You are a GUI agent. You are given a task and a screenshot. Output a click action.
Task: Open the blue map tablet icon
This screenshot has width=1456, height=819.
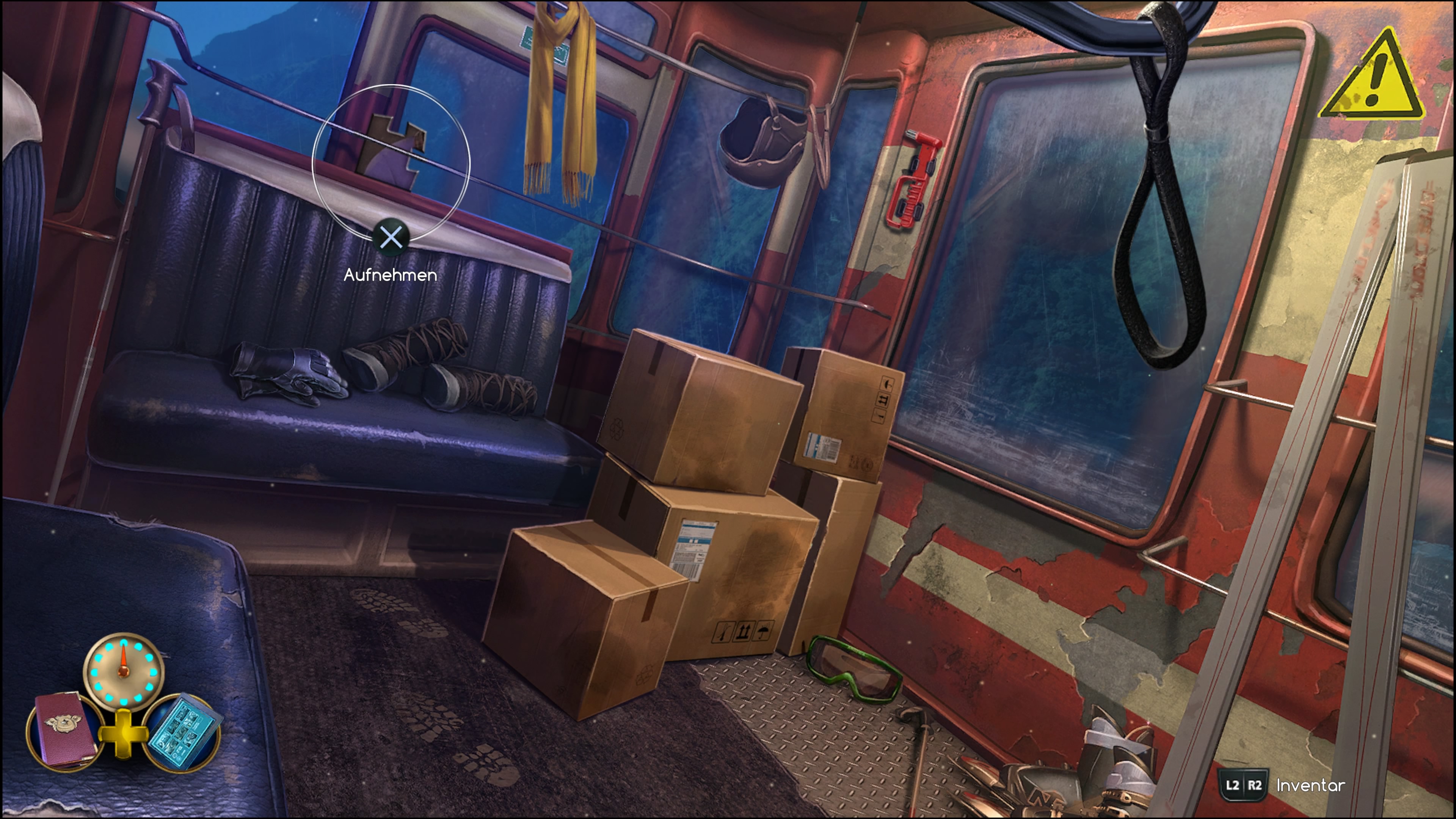[182, 731]
